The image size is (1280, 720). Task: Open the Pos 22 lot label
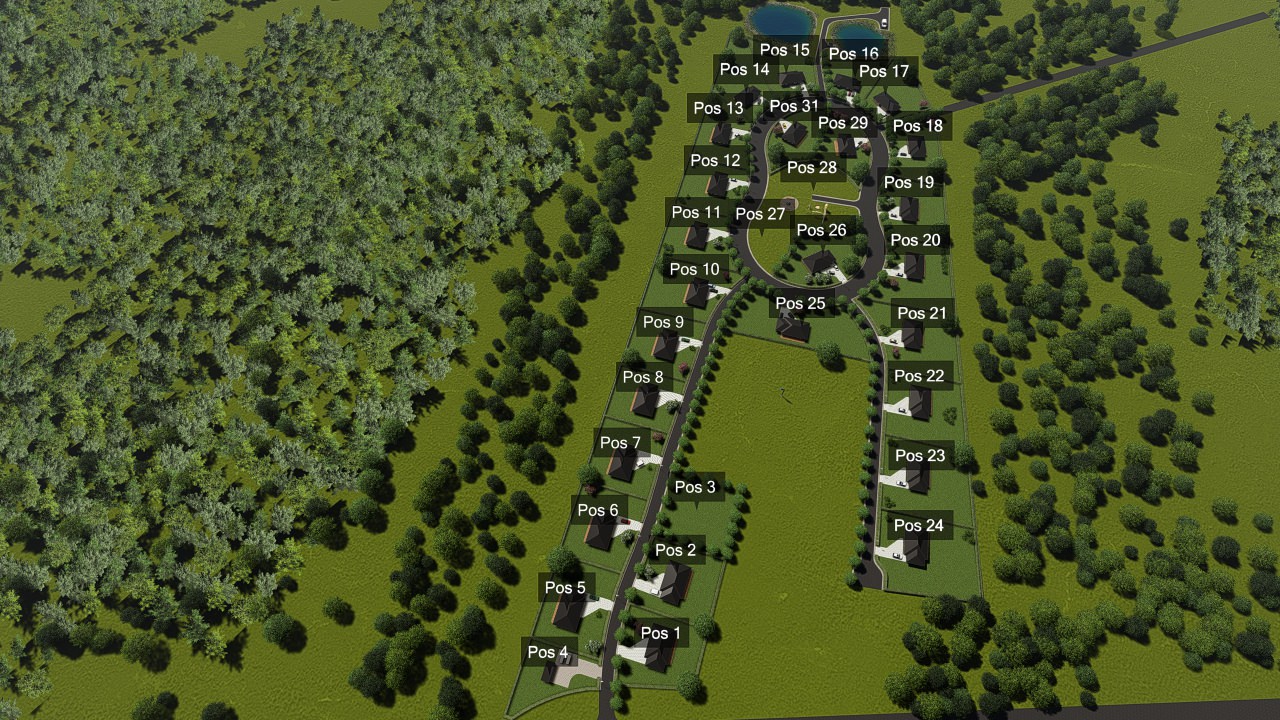click(x=919, y=376)
